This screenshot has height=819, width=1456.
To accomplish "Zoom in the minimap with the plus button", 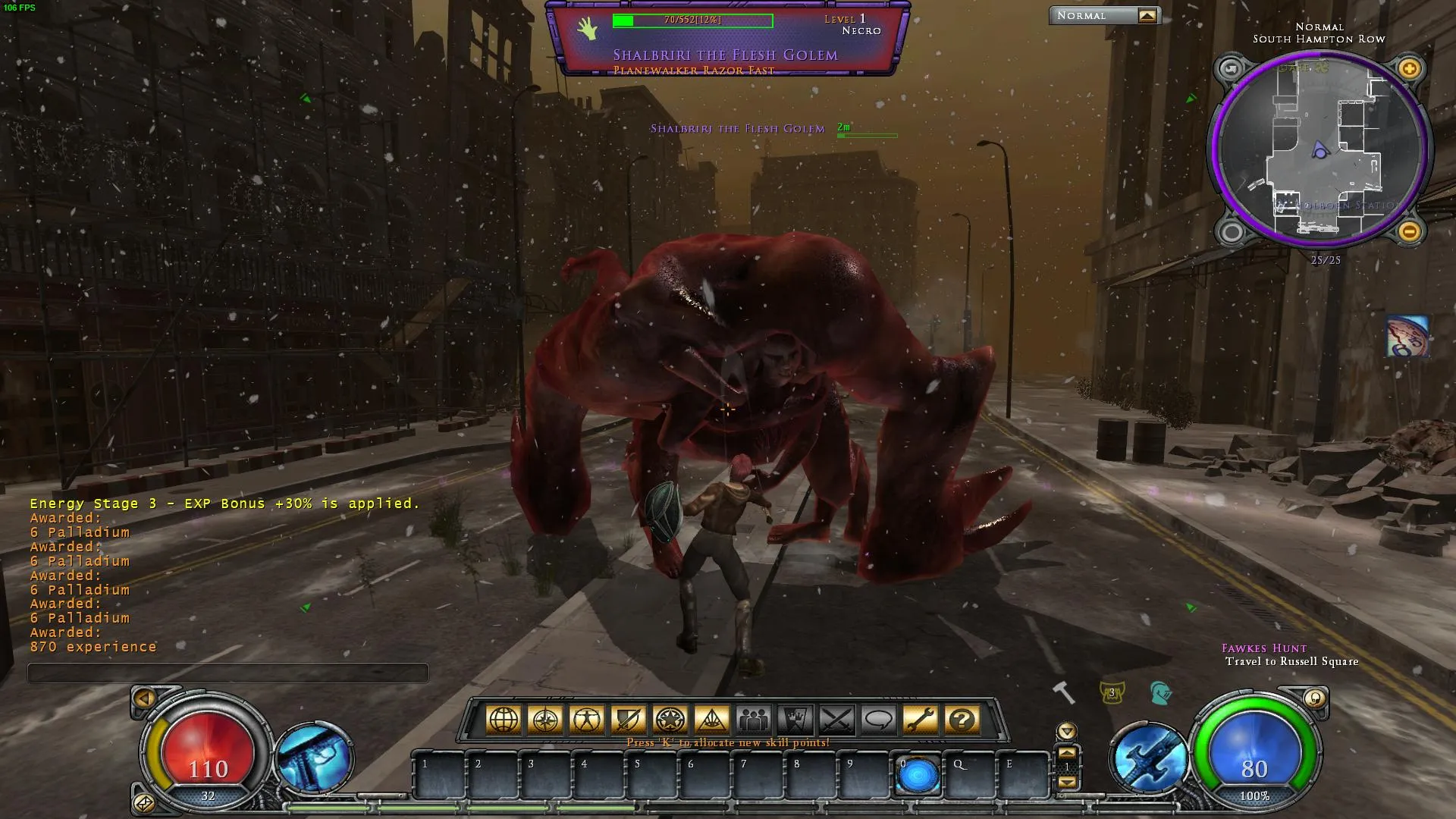I will [1409, 70].
